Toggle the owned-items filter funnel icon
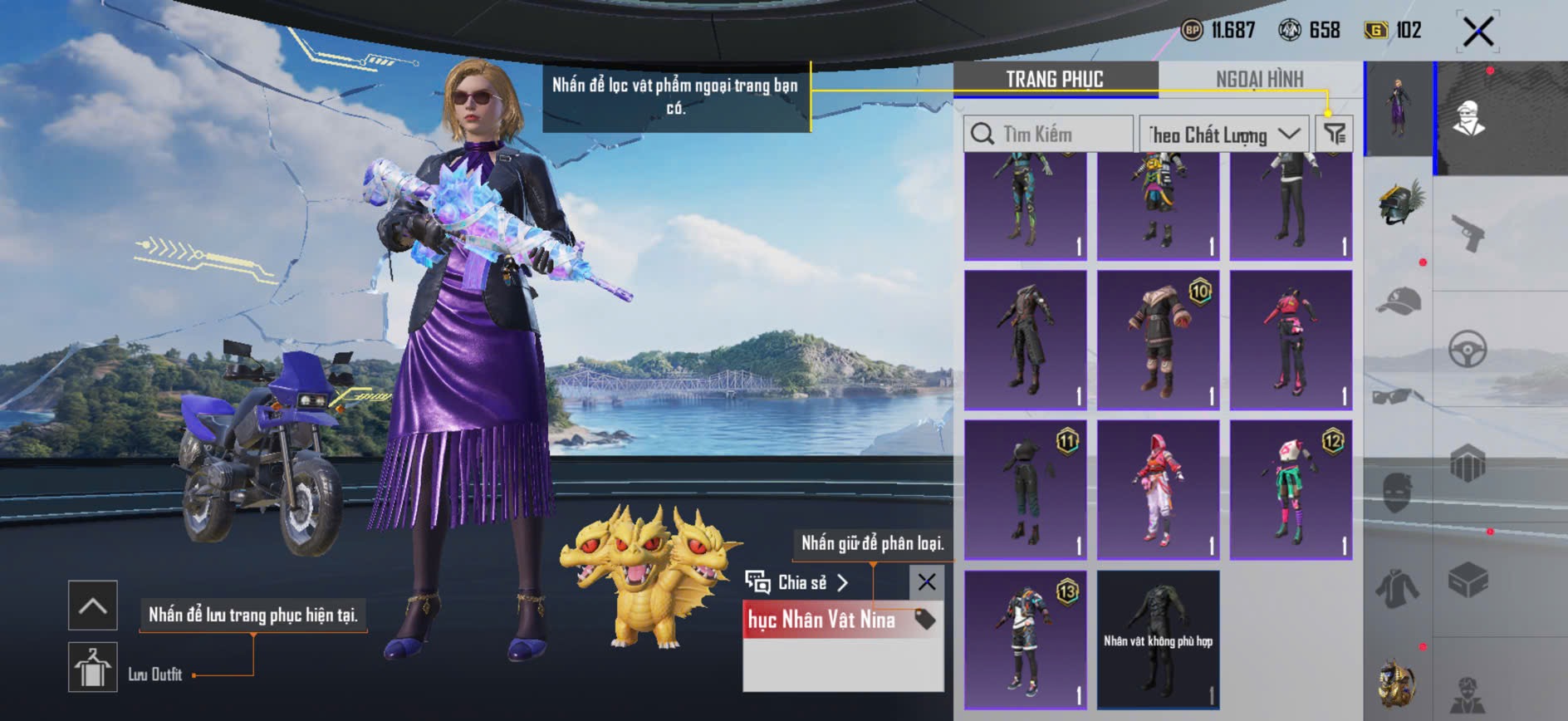Viewport: 1568px width, 721px height. [x=1335, y=134]
